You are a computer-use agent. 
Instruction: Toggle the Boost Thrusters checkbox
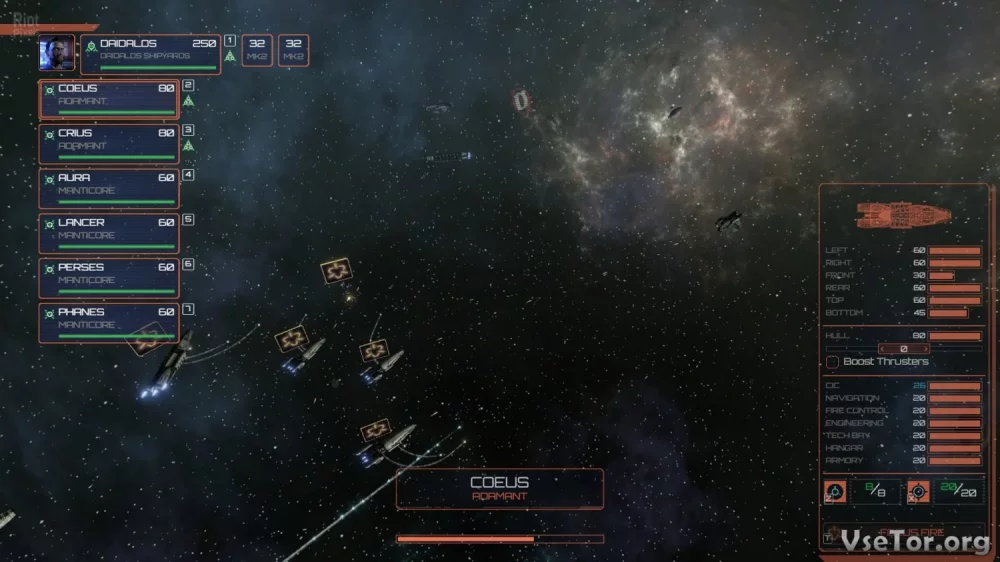tap(832, 361)
